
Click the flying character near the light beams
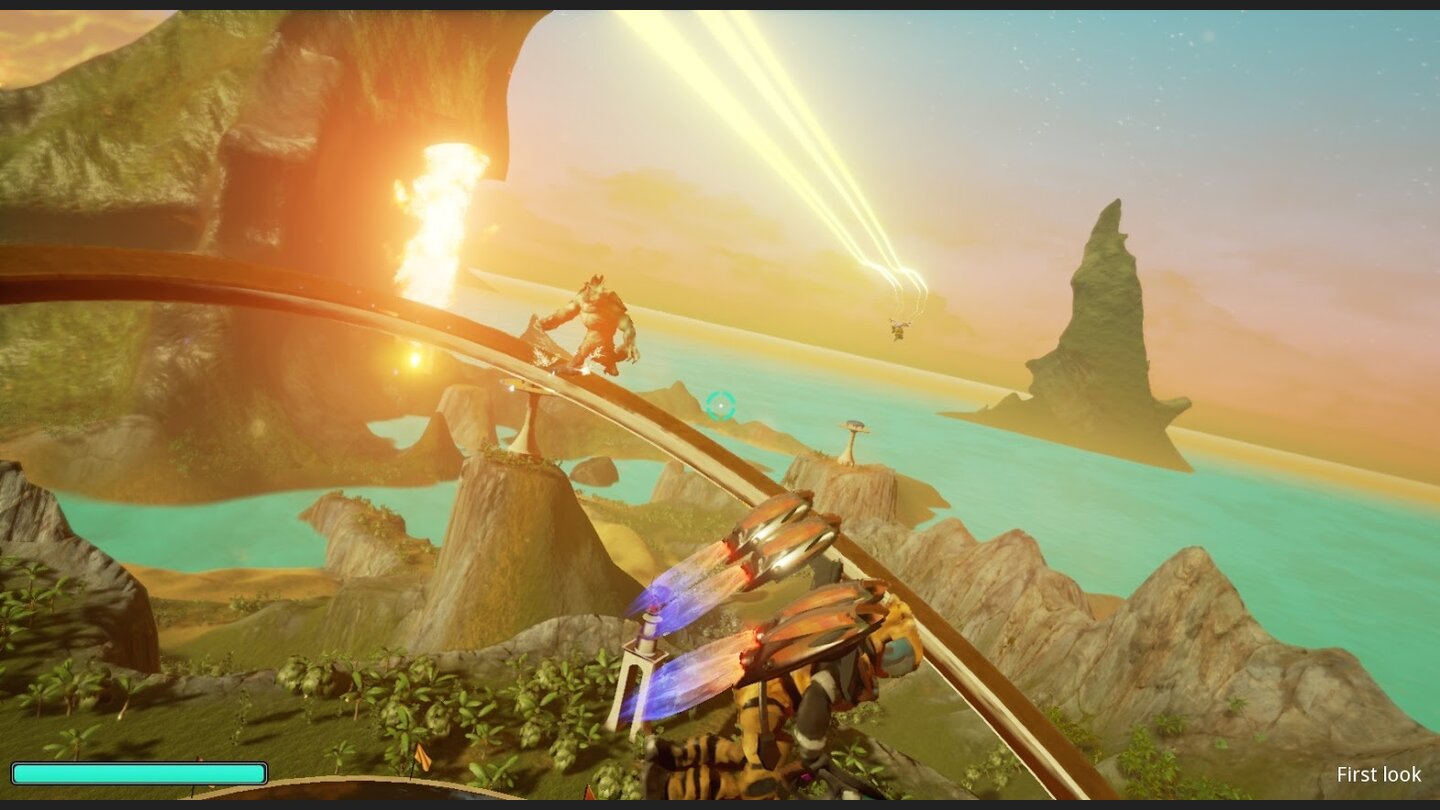[897, 327]
